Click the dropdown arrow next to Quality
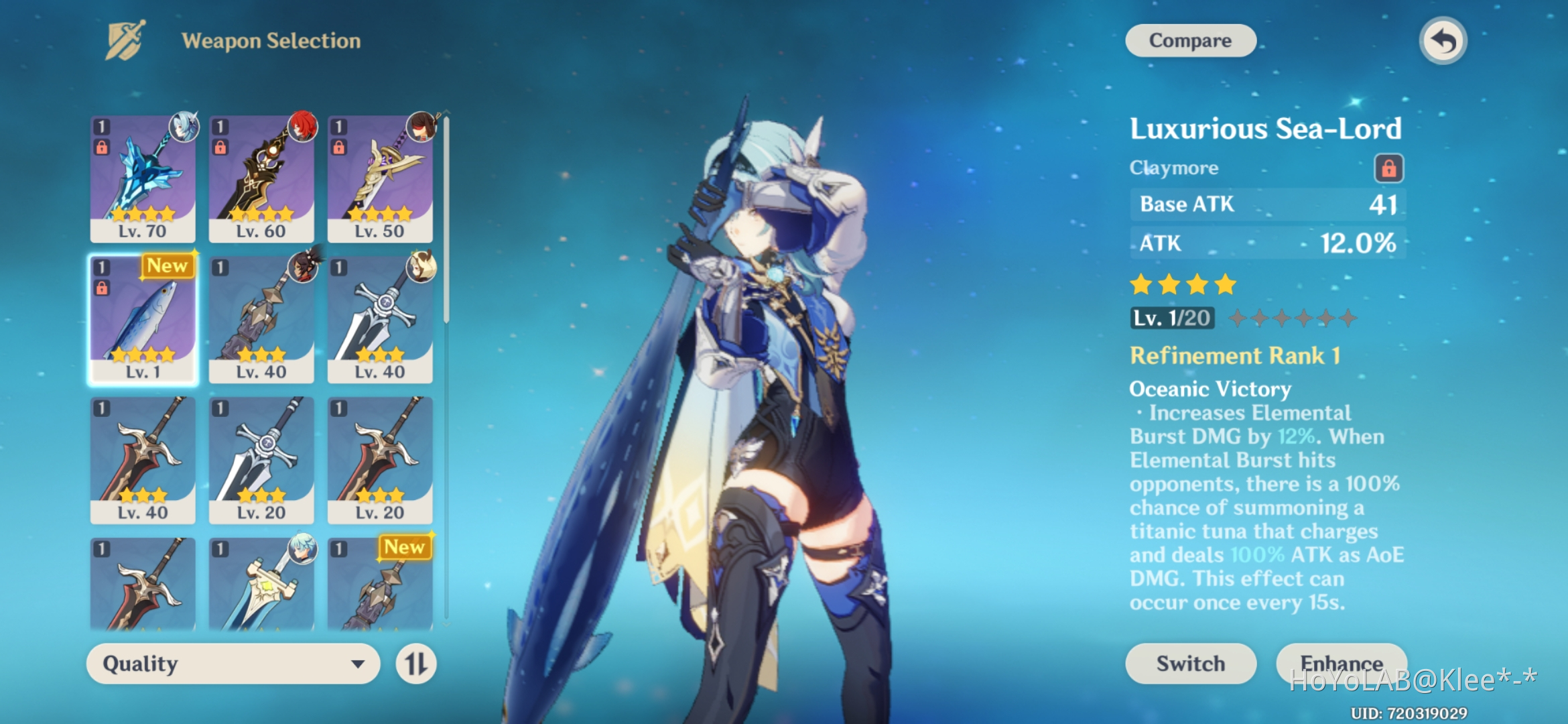Image resolution: width=1568 pixels, height=724 pixels. click(x=359, y=664)
